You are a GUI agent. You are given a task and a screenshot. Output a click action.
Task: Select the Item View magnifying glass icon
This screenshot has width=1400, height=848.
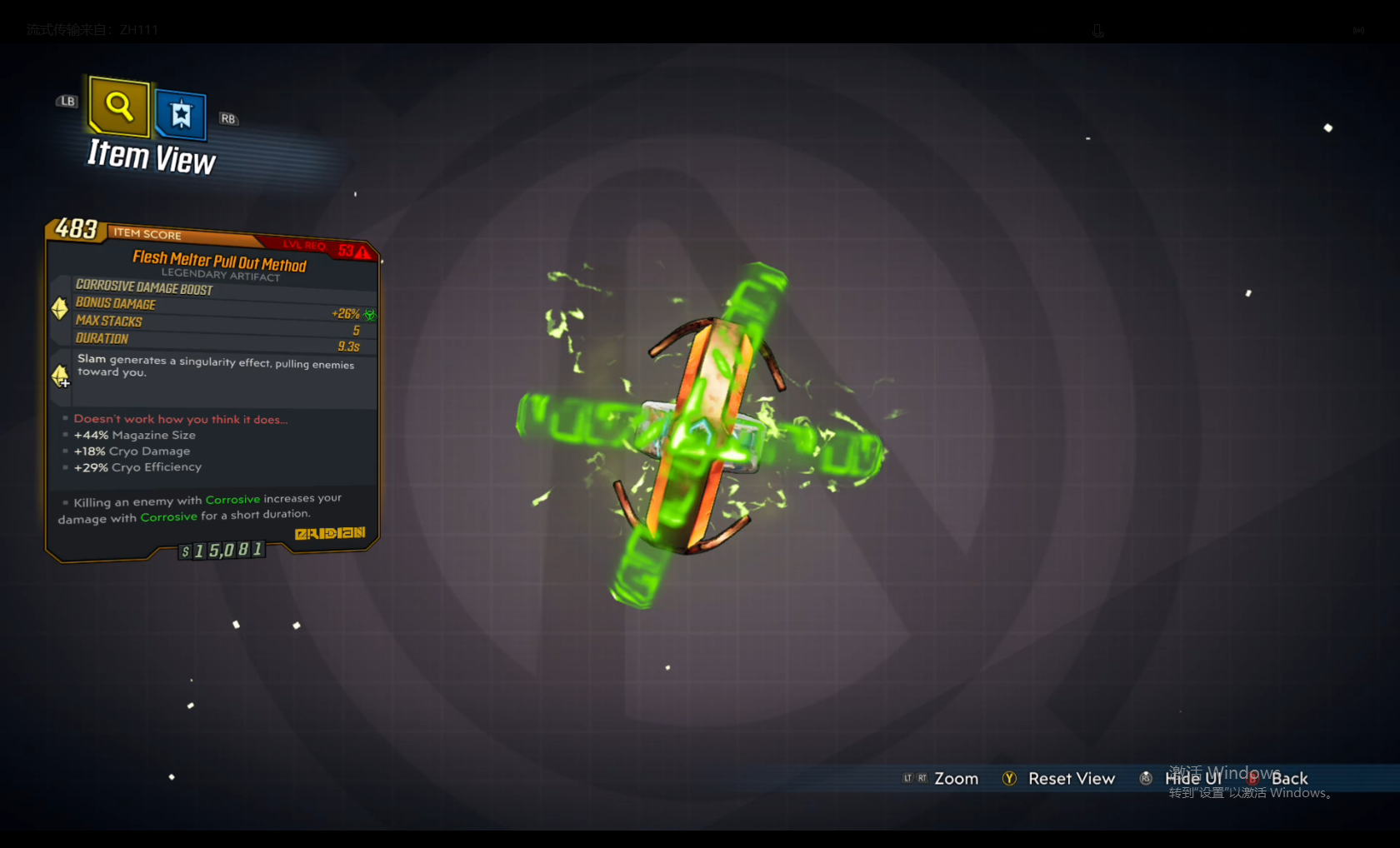tap(117, 107)
